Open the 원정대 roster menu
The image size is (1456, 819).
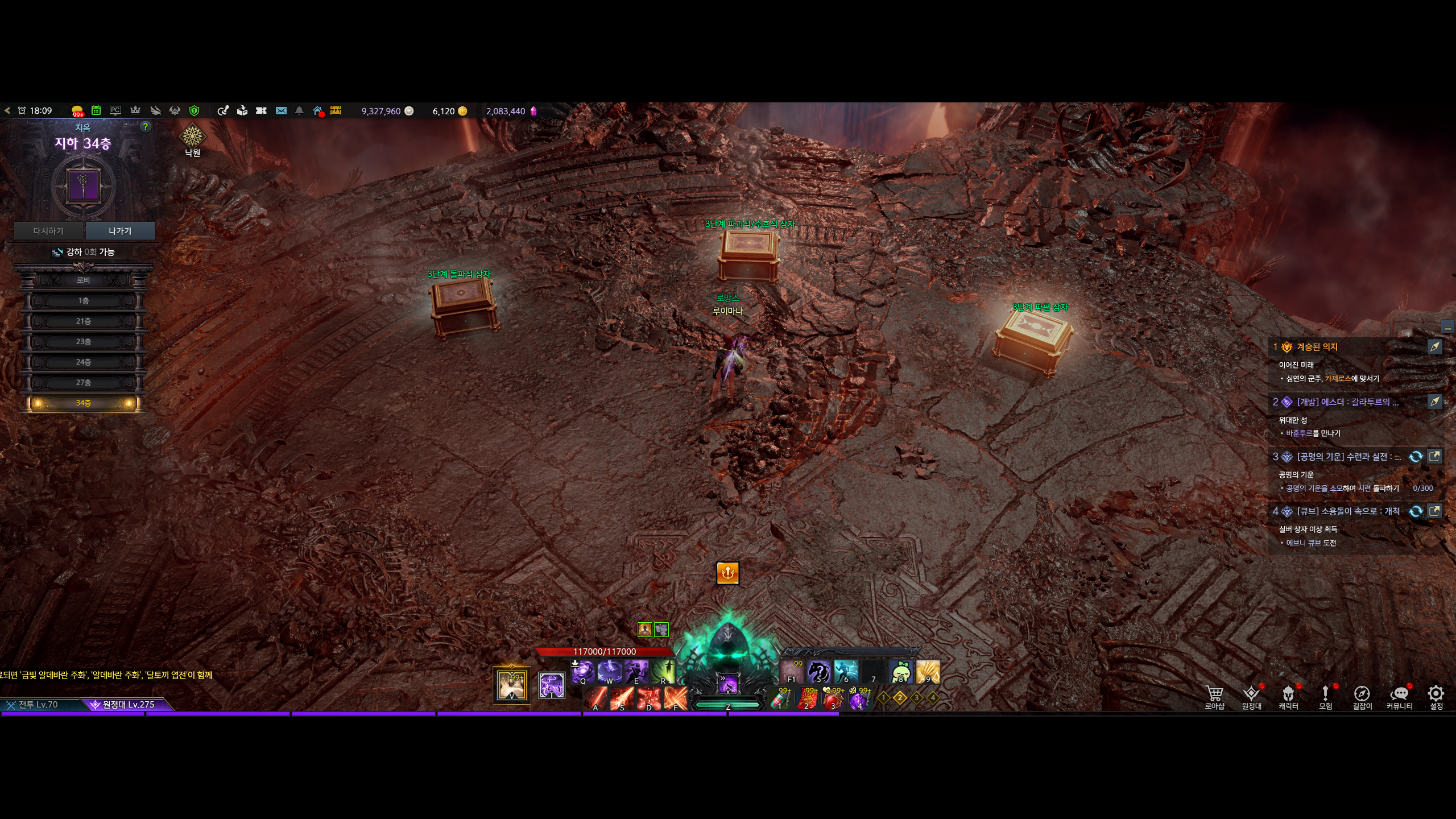(x=1251, y=697)
